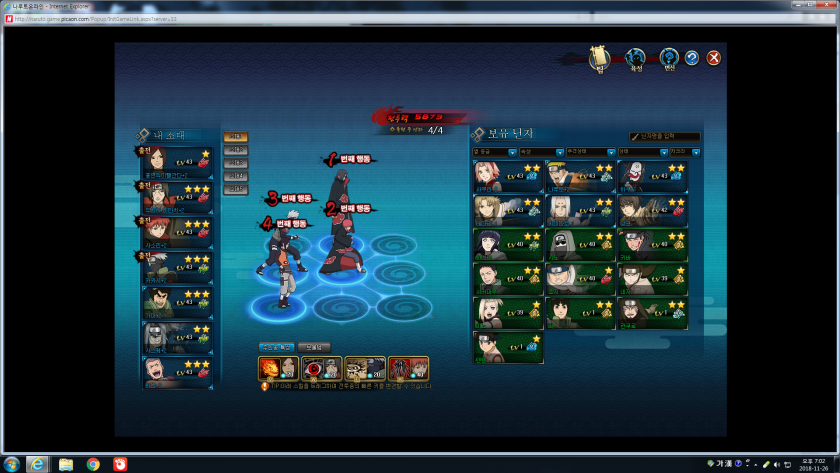Switch to the second squad preset tab

click(236, 150)
